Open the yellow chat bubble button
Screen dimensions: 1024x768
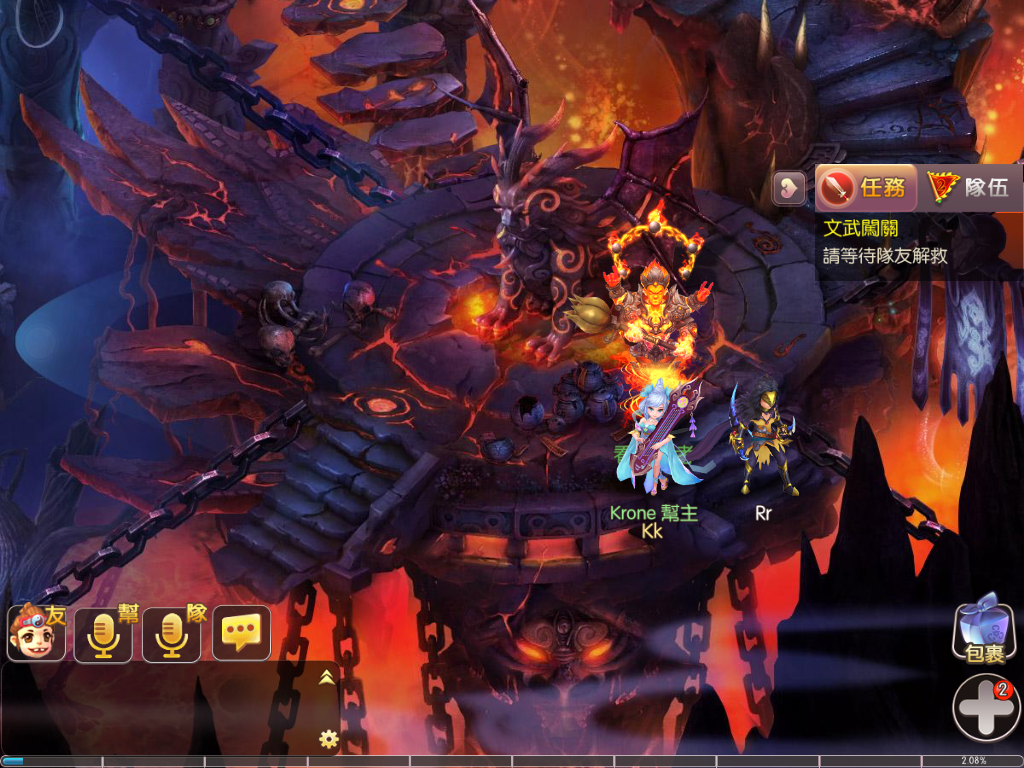tap(241, 633)
